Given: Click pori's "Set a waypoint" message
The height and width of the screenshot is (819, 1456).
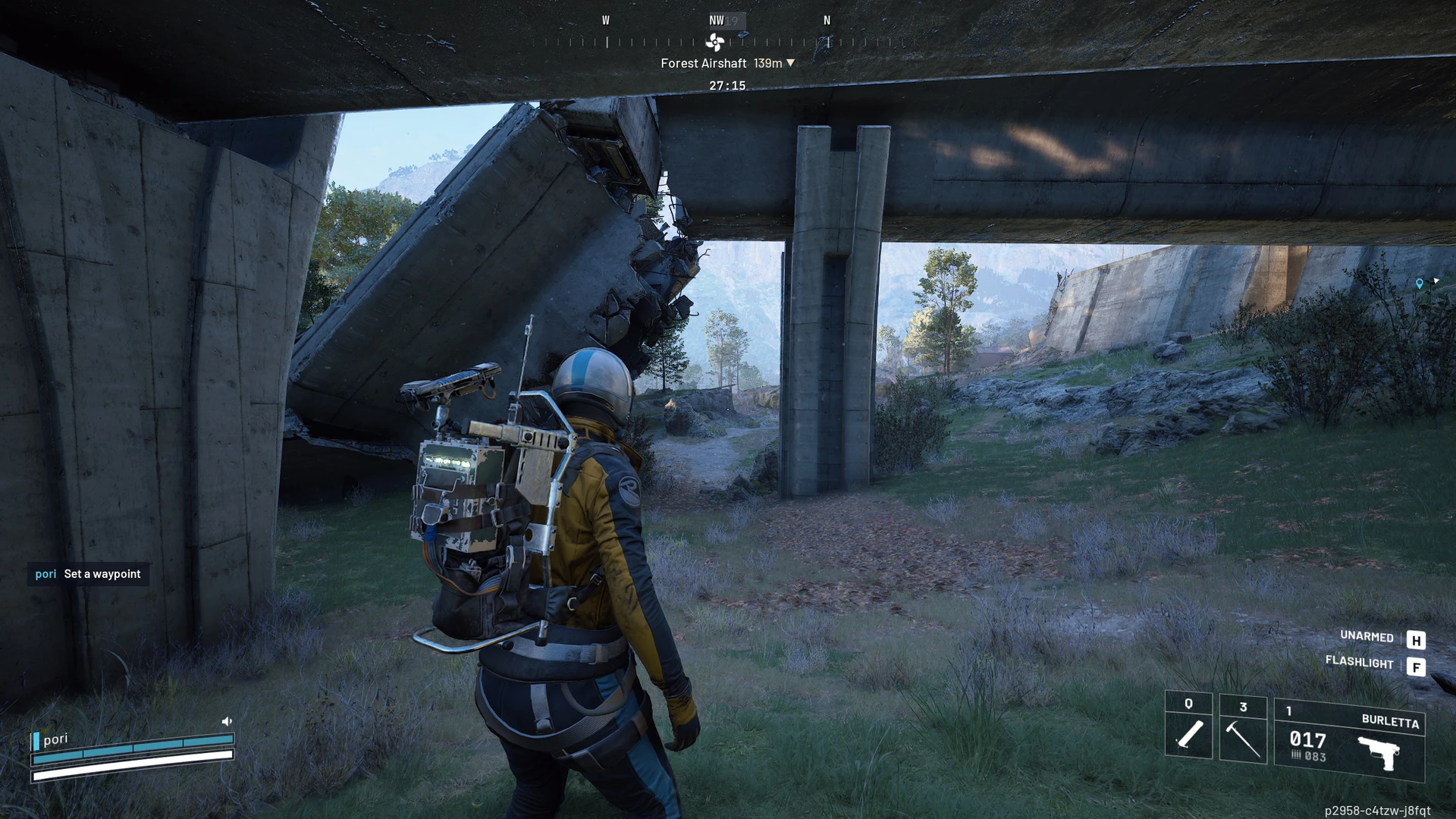Looking at the screenshot, I should [x=89, y=574].
